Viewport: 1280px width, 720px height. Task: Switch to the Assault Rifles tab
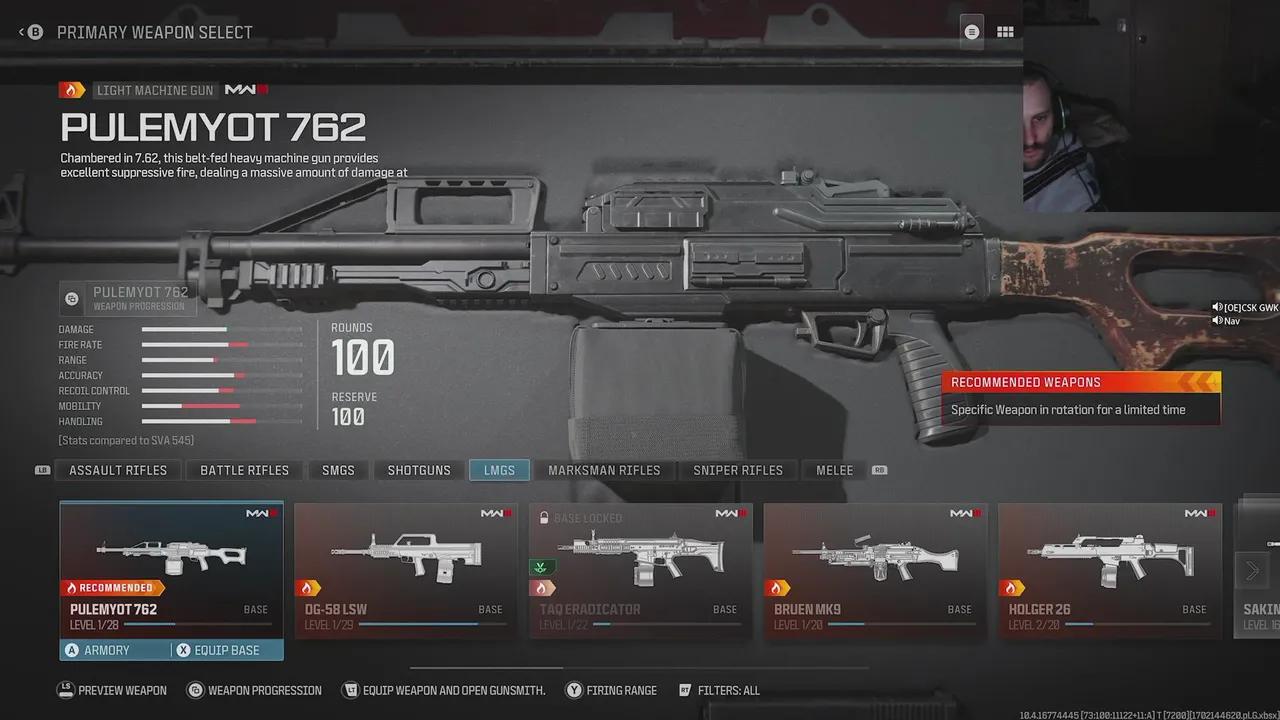tap(118, 470)
